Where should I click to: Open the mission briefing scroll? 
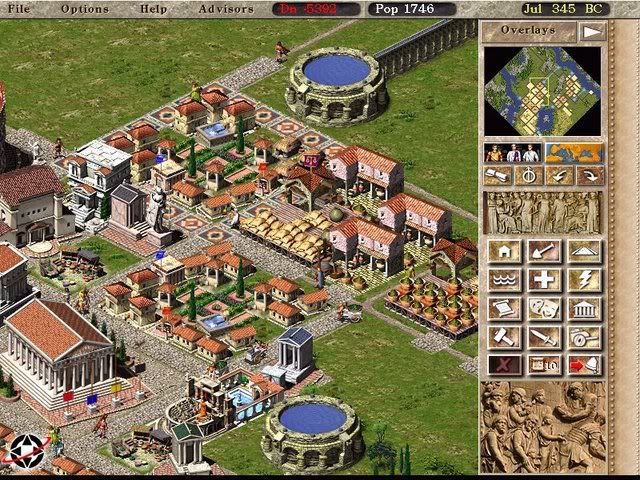click(x=498, y=176)
